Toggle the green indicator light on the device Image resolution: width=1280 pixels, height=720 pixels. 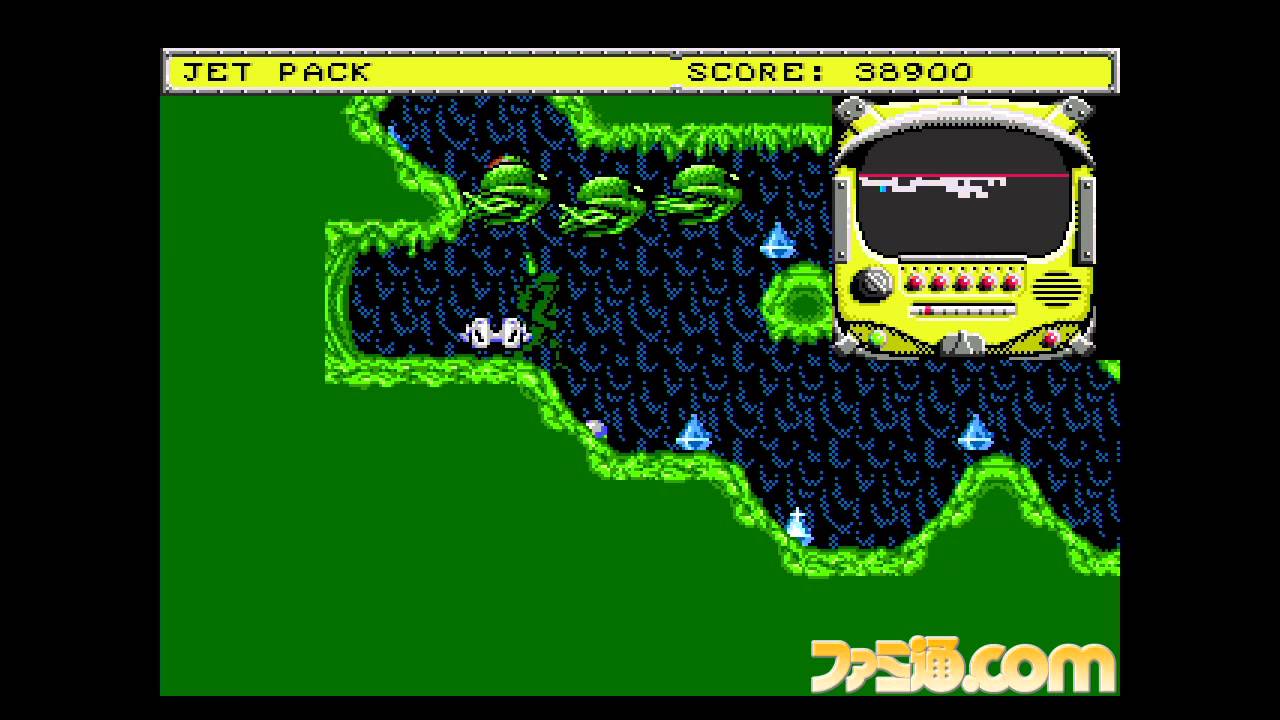[879, 337]
